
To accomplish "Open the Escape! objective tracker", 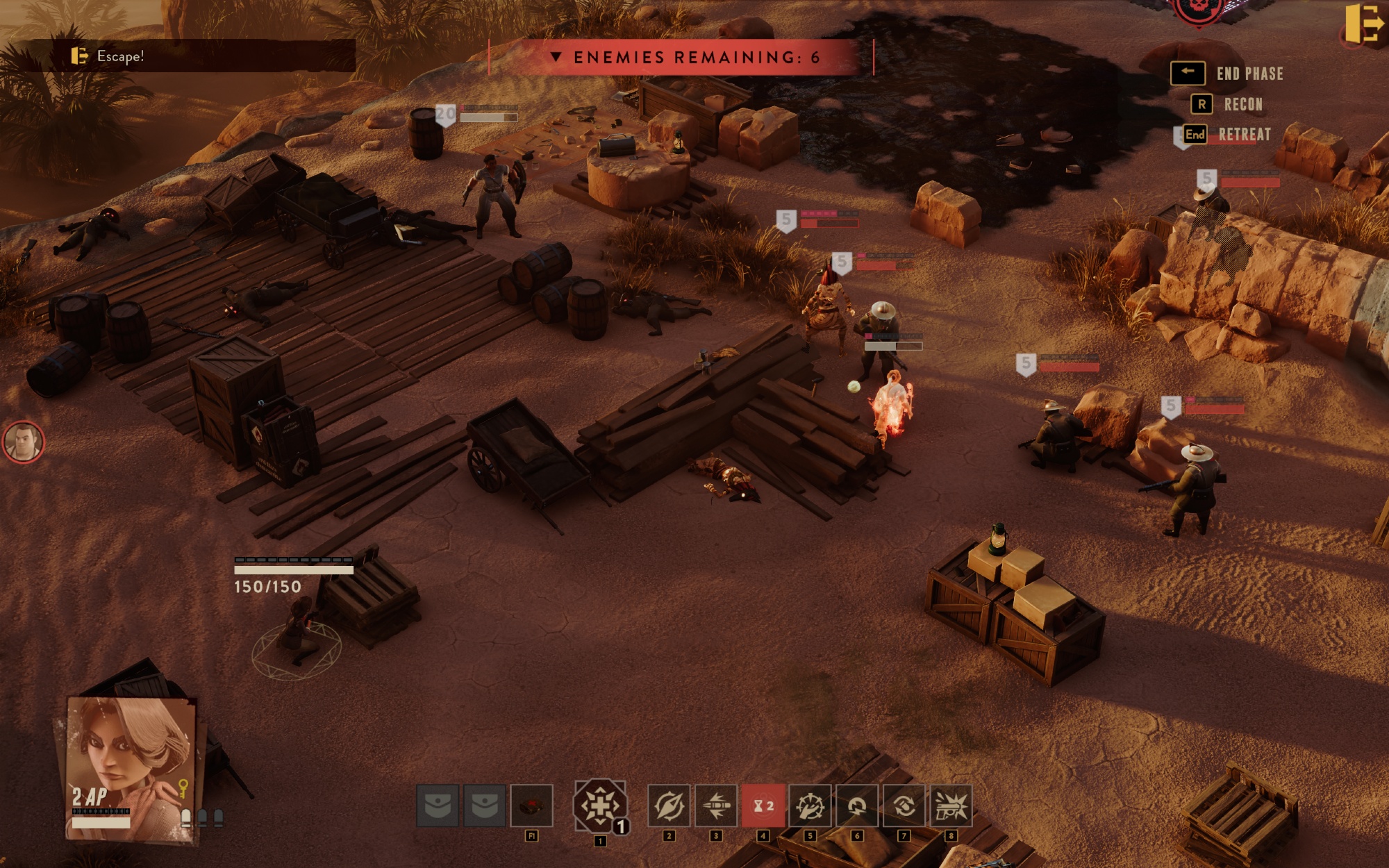I will pyautogui.click(x=119, y=56).
